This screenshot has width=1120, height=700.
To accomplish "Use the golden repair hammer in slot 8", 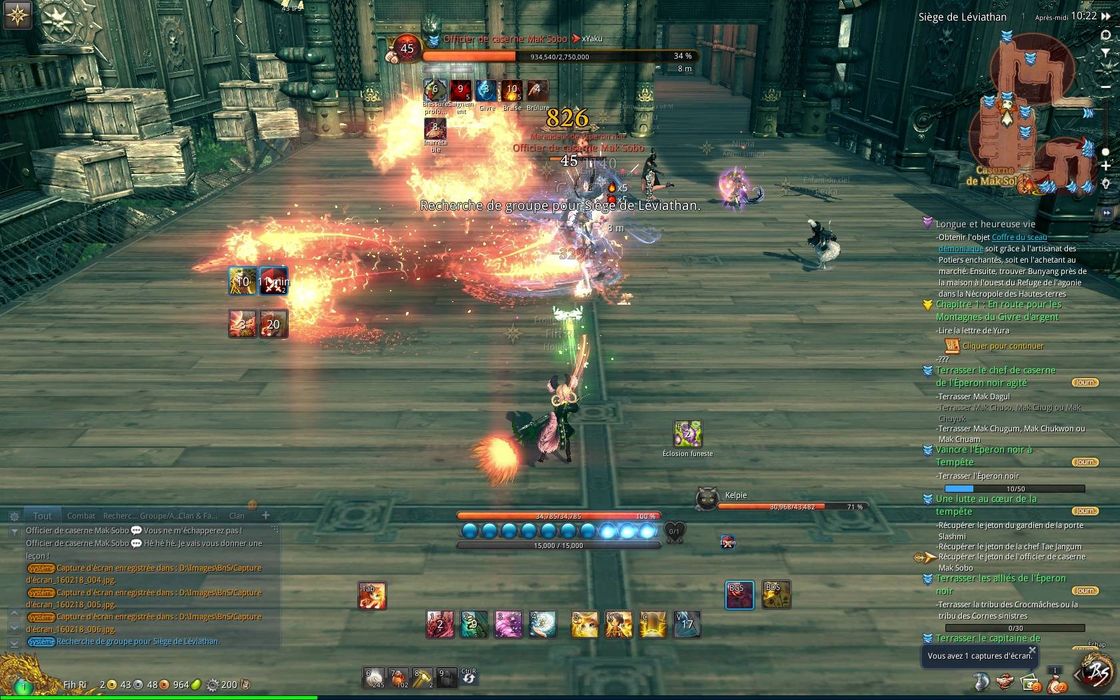I will click(422, 677).
